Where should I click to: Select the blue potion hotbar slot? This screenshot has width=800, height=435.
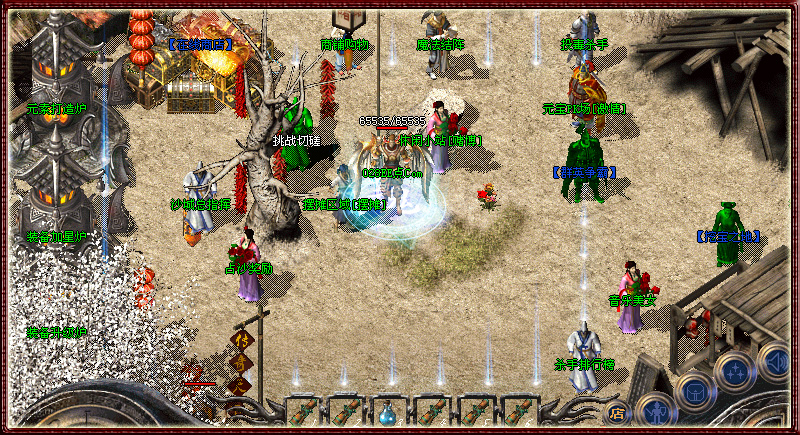pos(386,411)
